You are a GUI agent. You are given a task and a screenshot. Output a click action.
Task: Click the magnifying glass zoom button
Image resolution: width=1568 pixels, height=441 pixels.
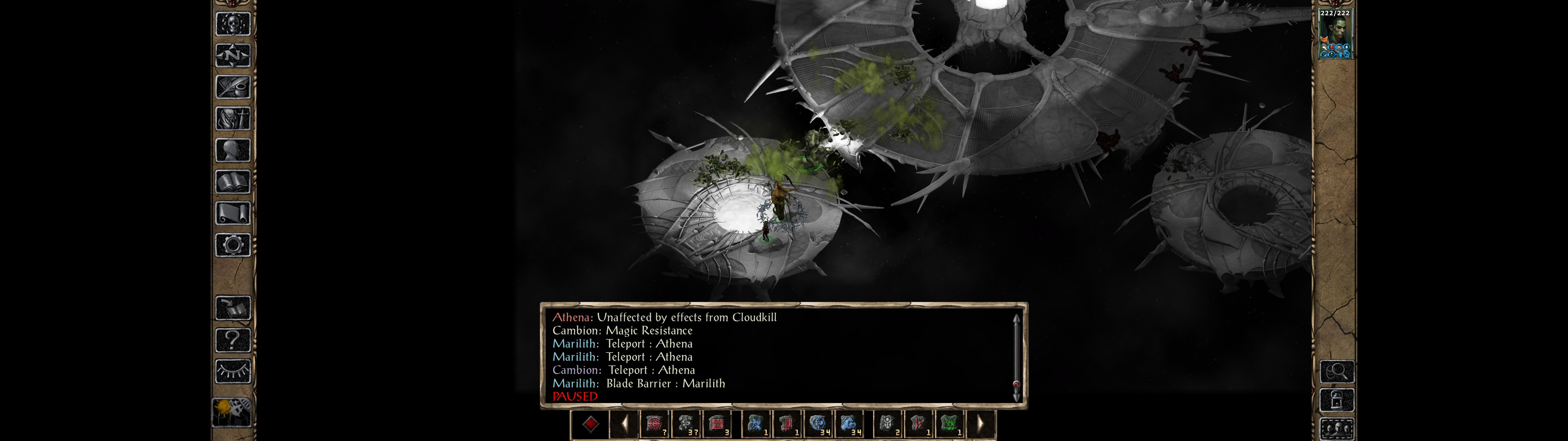[x=1337, y=370]
